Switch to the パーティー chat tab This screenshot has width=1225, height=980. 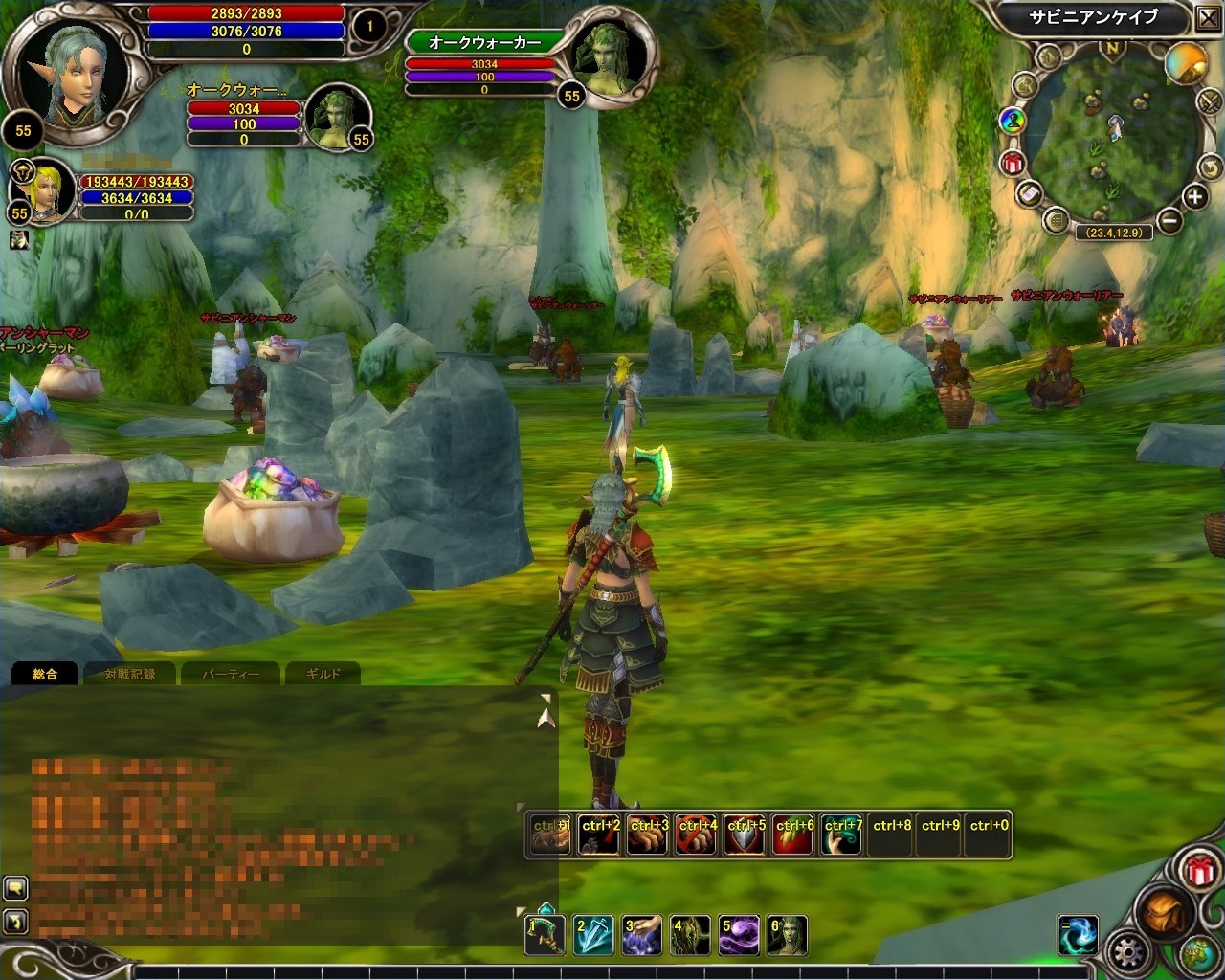230,674
